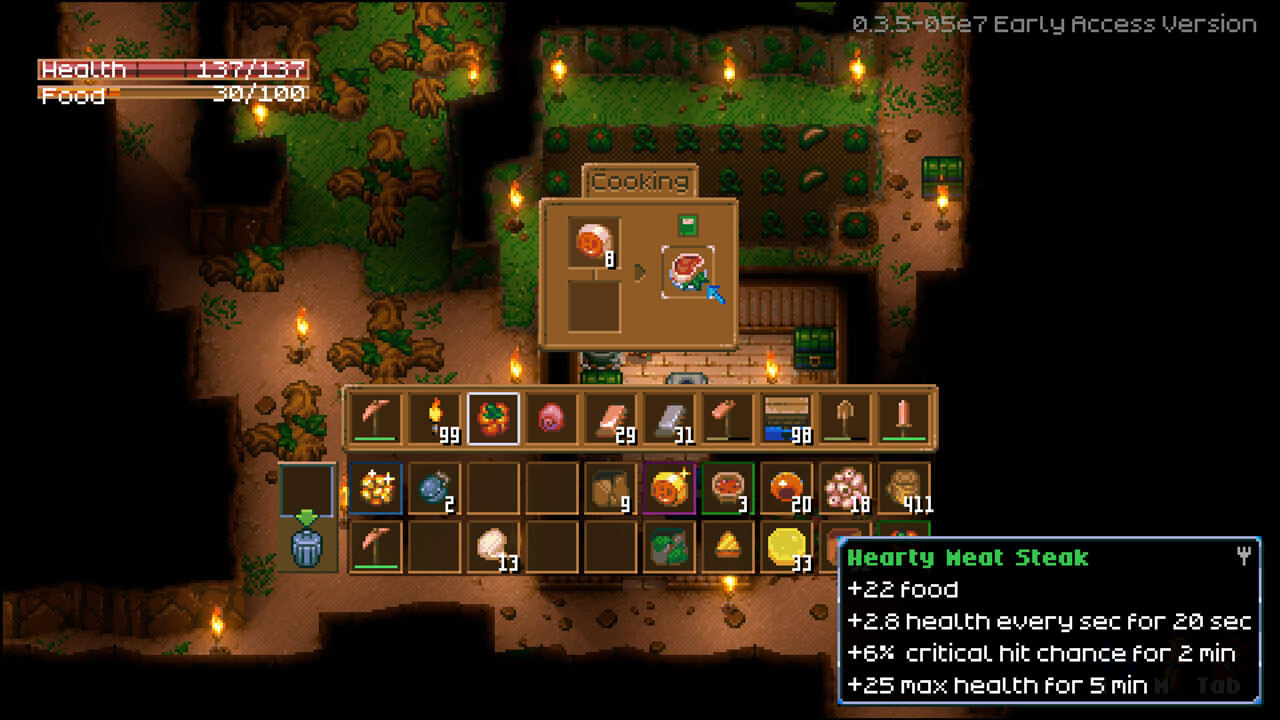Select the orange slime stack of 20
This screenshot has height=720, width=1280.
click(x=786, y=488)
